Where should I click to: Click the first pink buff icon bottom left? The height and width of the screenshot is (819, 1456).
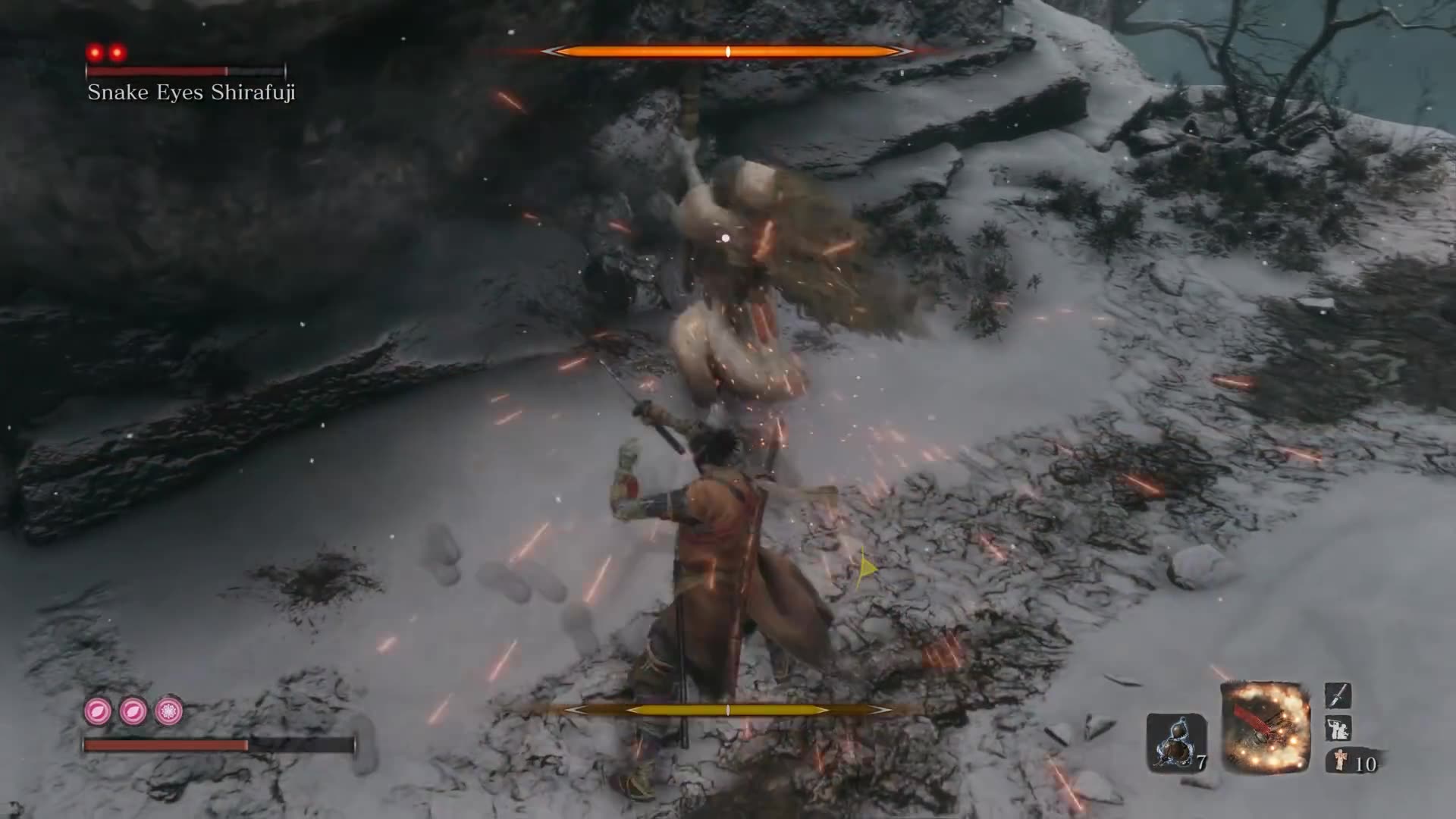click(x=97, y=710)
